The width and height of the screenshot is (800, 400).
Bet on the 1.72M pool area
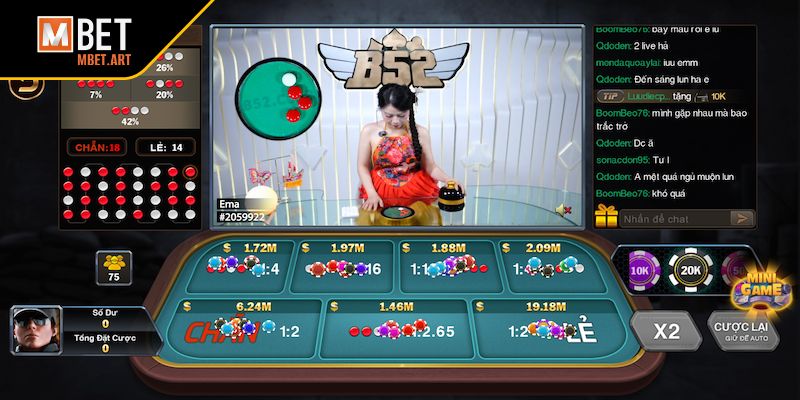click(247, 263)
